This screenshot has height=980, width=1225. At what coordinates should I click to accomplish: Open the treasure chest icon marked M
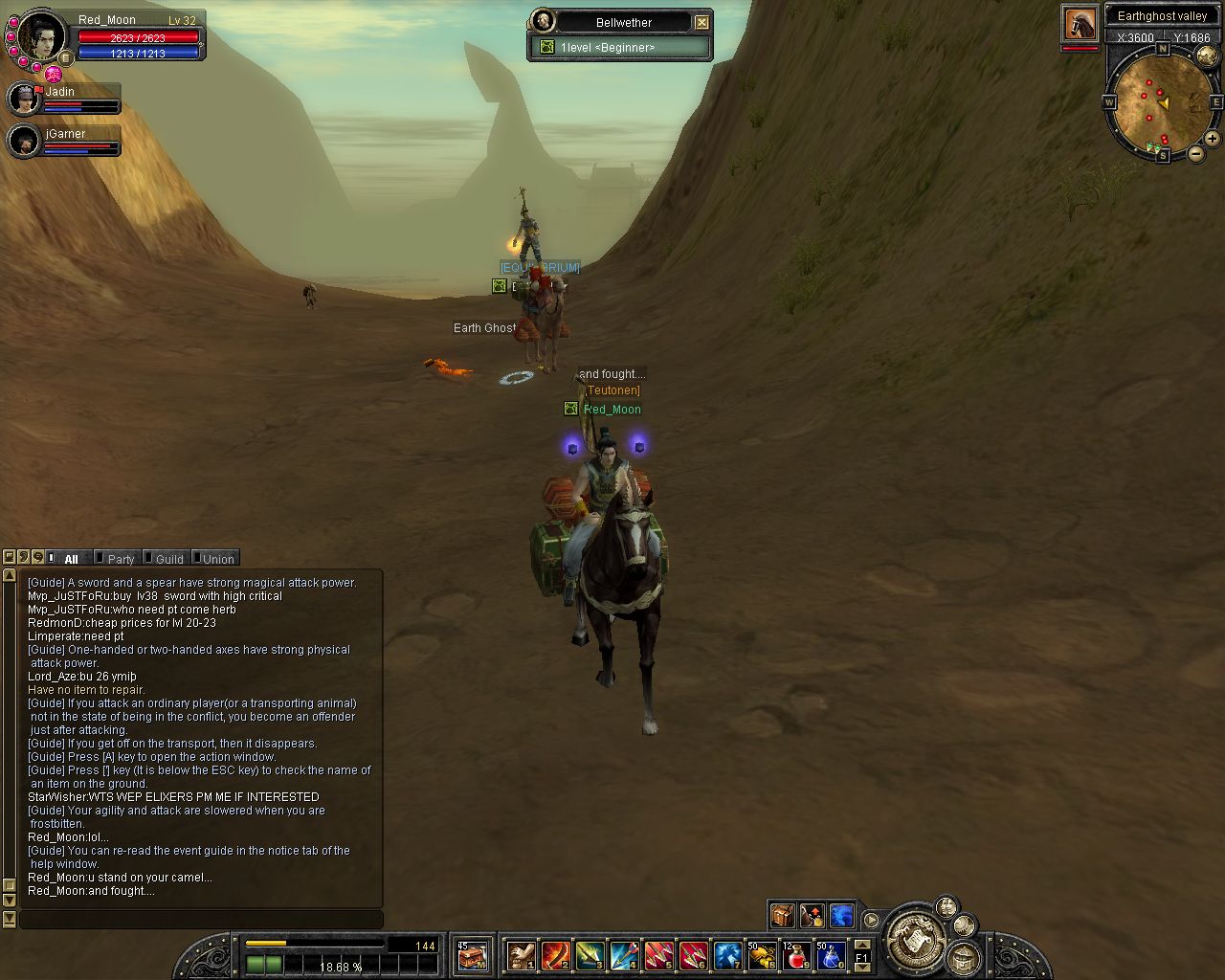[472, 954]
